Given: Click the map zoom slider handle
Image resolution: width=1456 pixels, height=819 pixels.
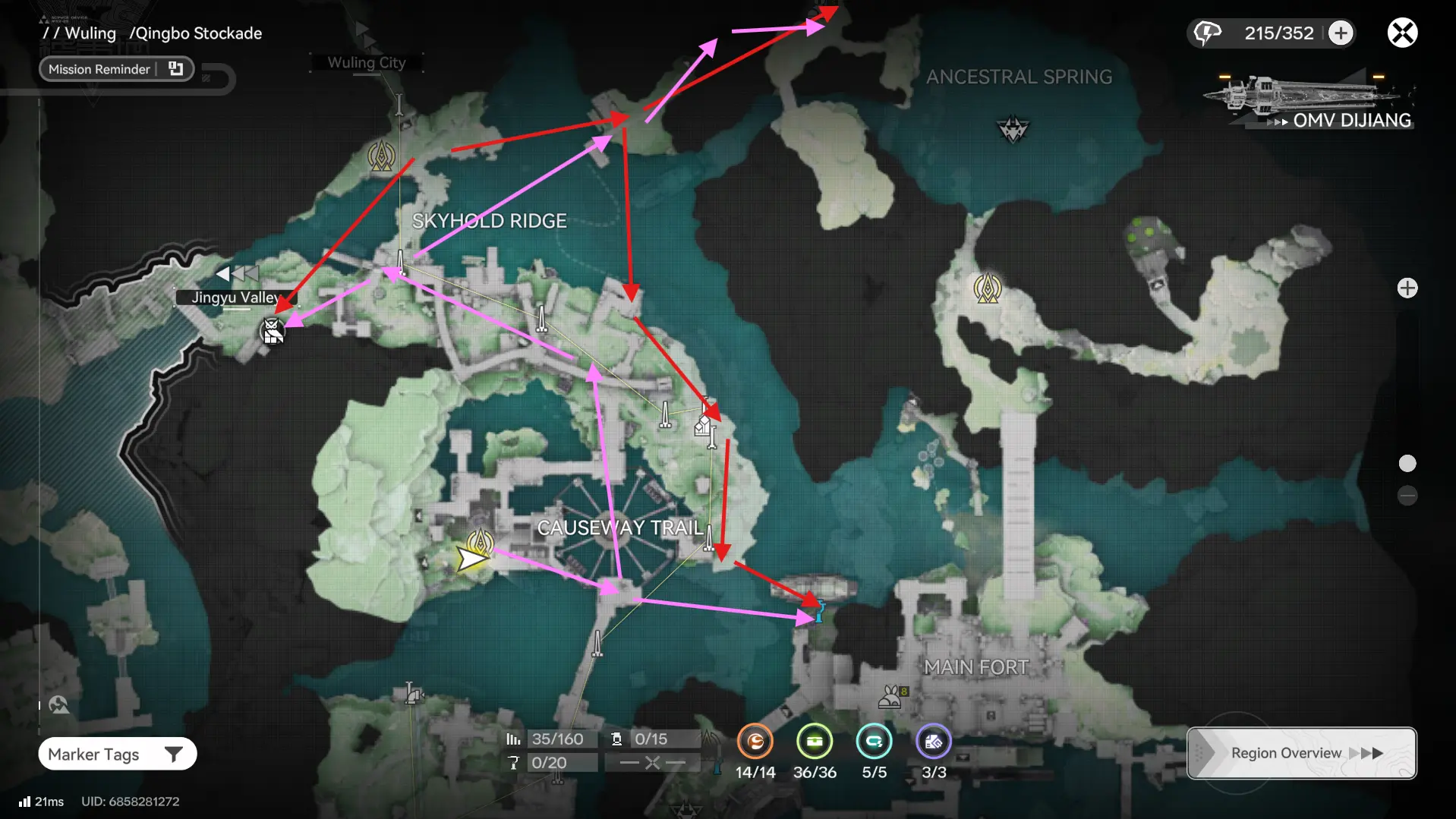Looking at the screenshot, I should [1407, 464].
